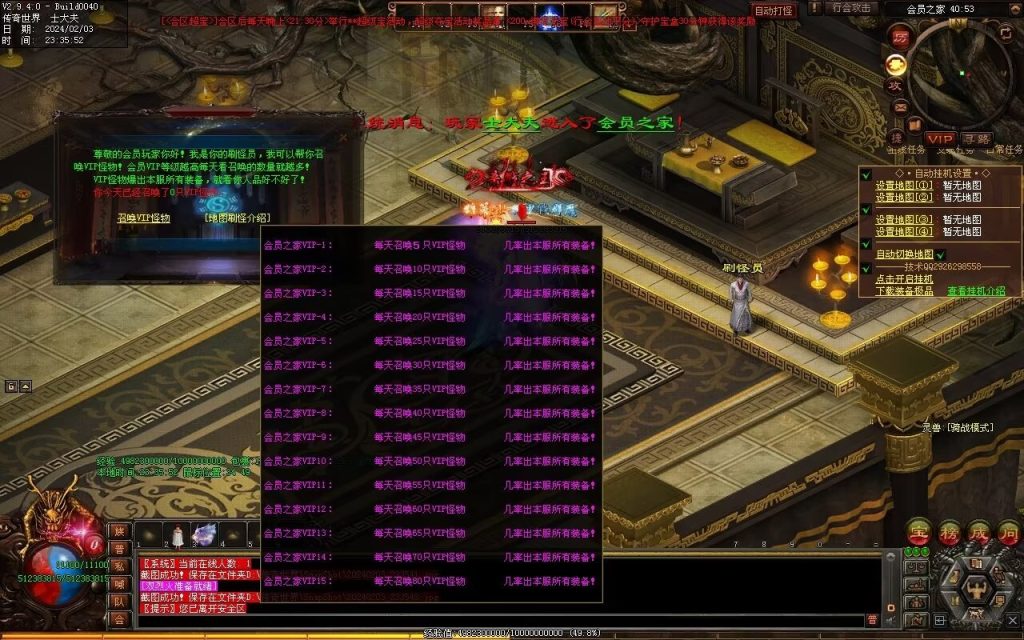Screen dimensions: 1024x640
Task: Open the 榜 ranking orb button
Action: click(x=948, y=532)
